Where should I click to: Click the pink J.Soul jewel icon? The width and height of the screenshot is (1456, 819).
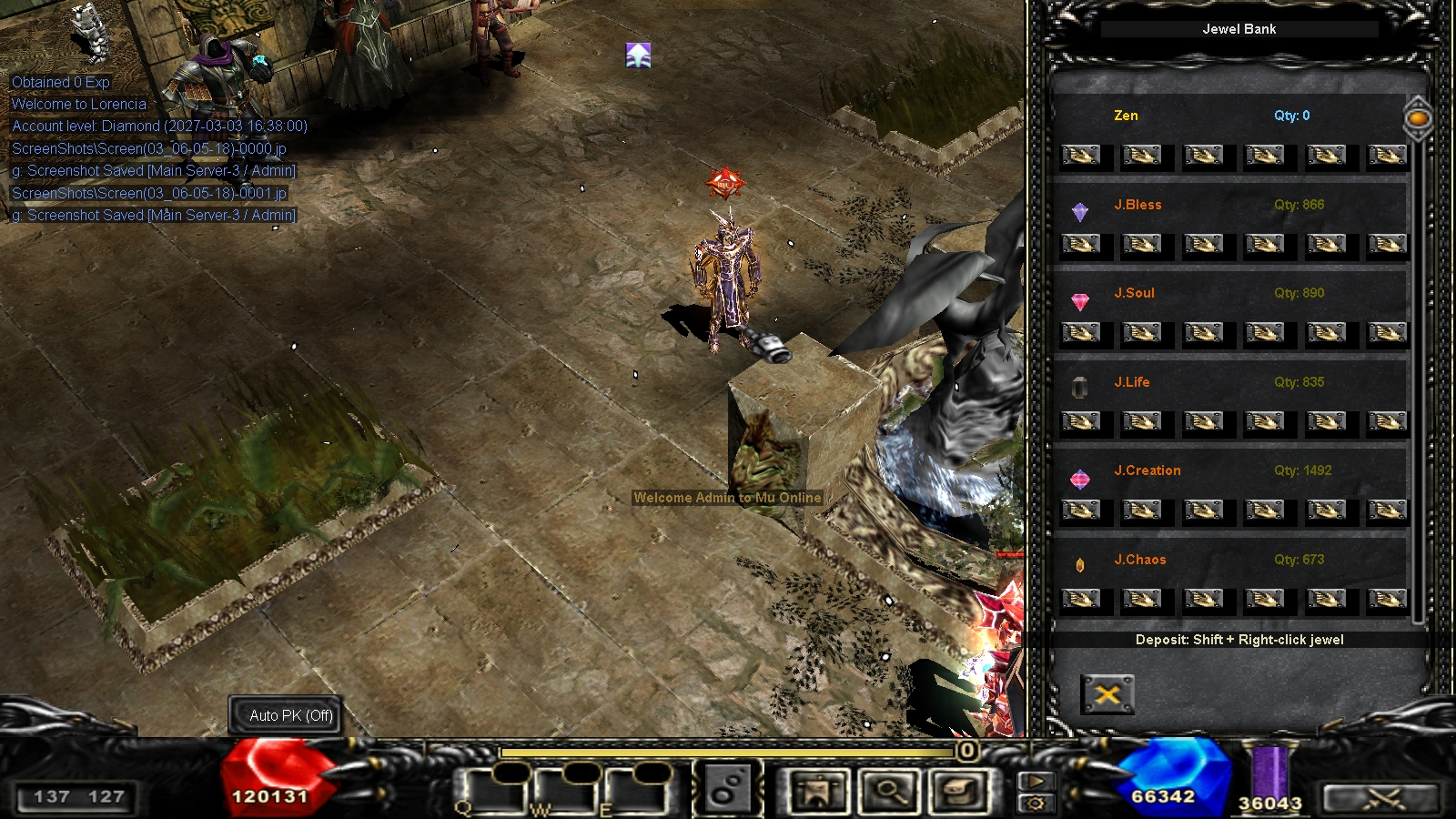coord(1080,301)
